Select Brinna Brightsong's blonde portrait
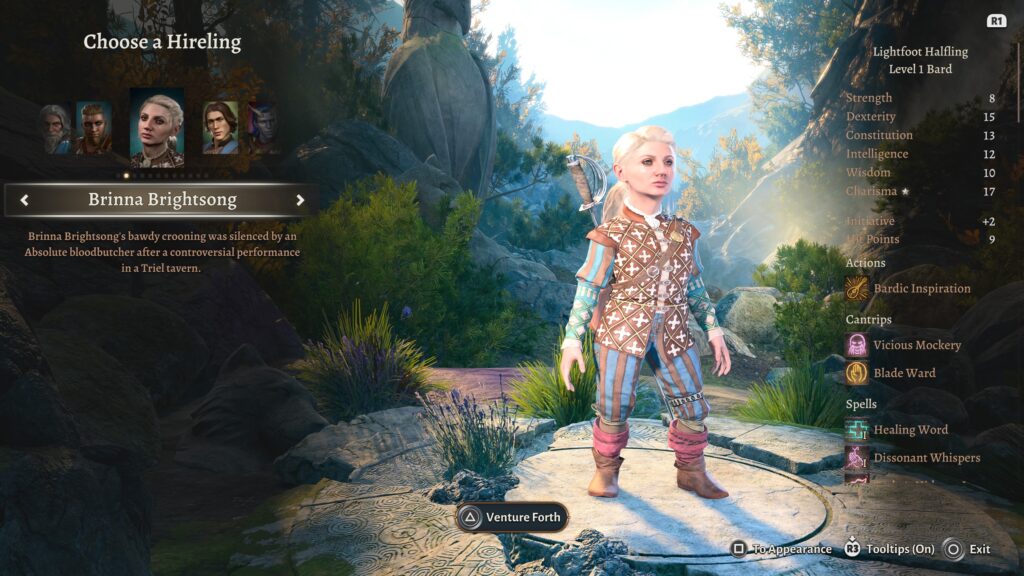This screenshot has width=1024, height=576. (157, 127)
